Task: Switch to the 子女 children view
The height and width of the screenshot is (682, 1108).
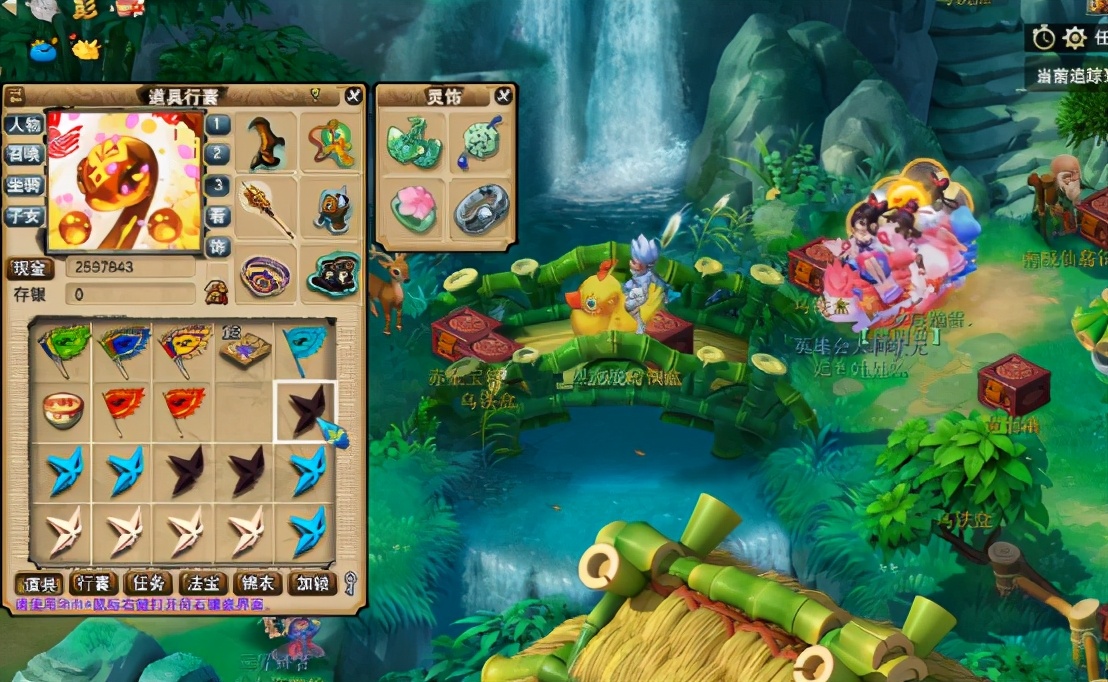Action: pyautogui.click(x=23, y=215)
